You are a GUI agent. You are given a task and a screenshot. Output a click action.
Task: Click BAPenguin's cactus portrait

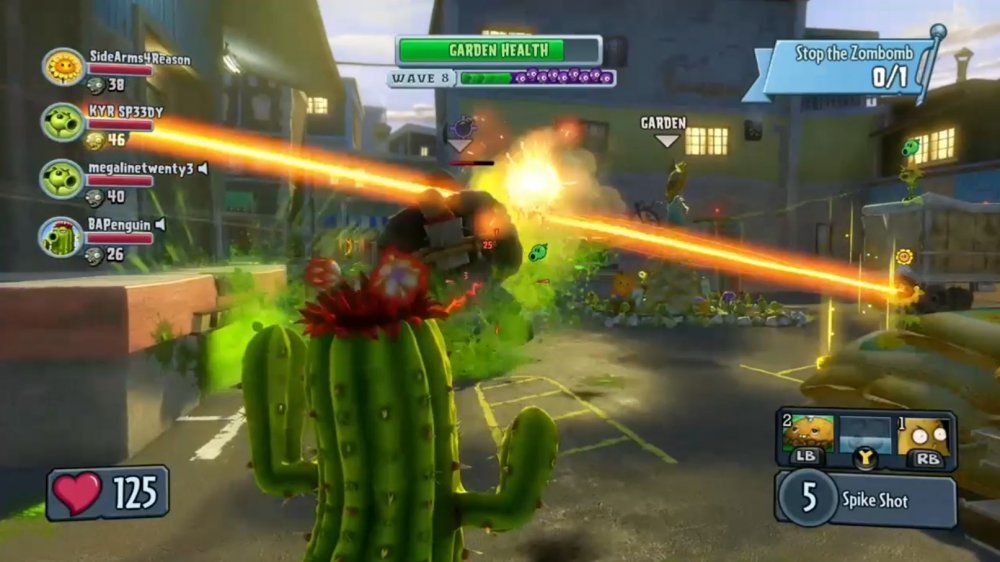tap(62, 236)
